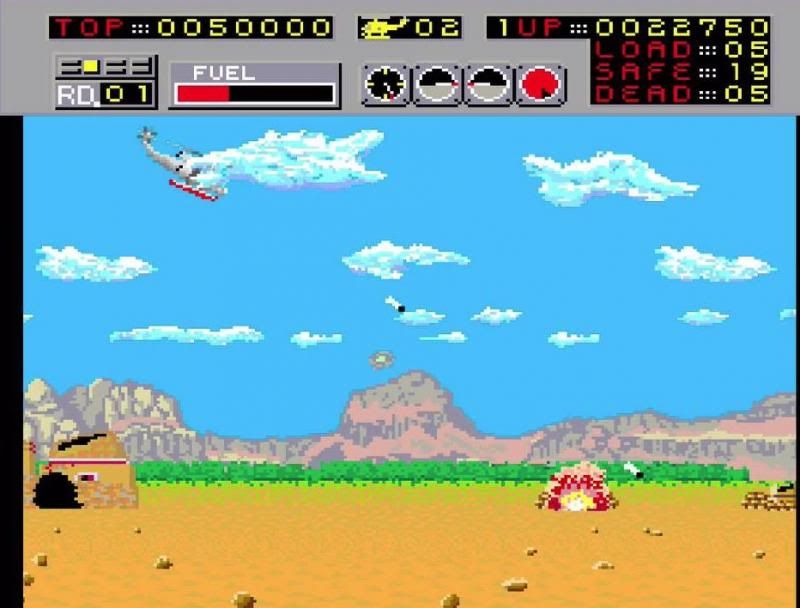This screenshot has width=800, height=608.
Task: Click the yellow helicopter lives icon
Action: [x=380, y=28]
